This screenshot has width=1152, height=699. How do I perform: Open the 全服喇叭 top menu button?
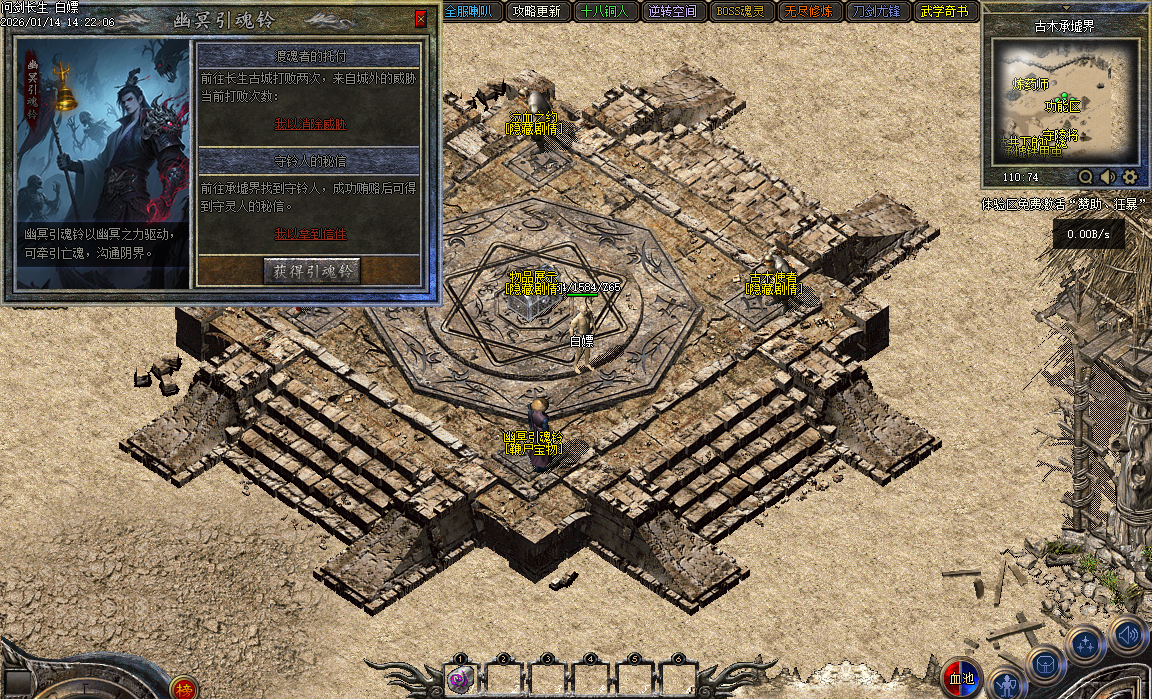click(468, 12)
